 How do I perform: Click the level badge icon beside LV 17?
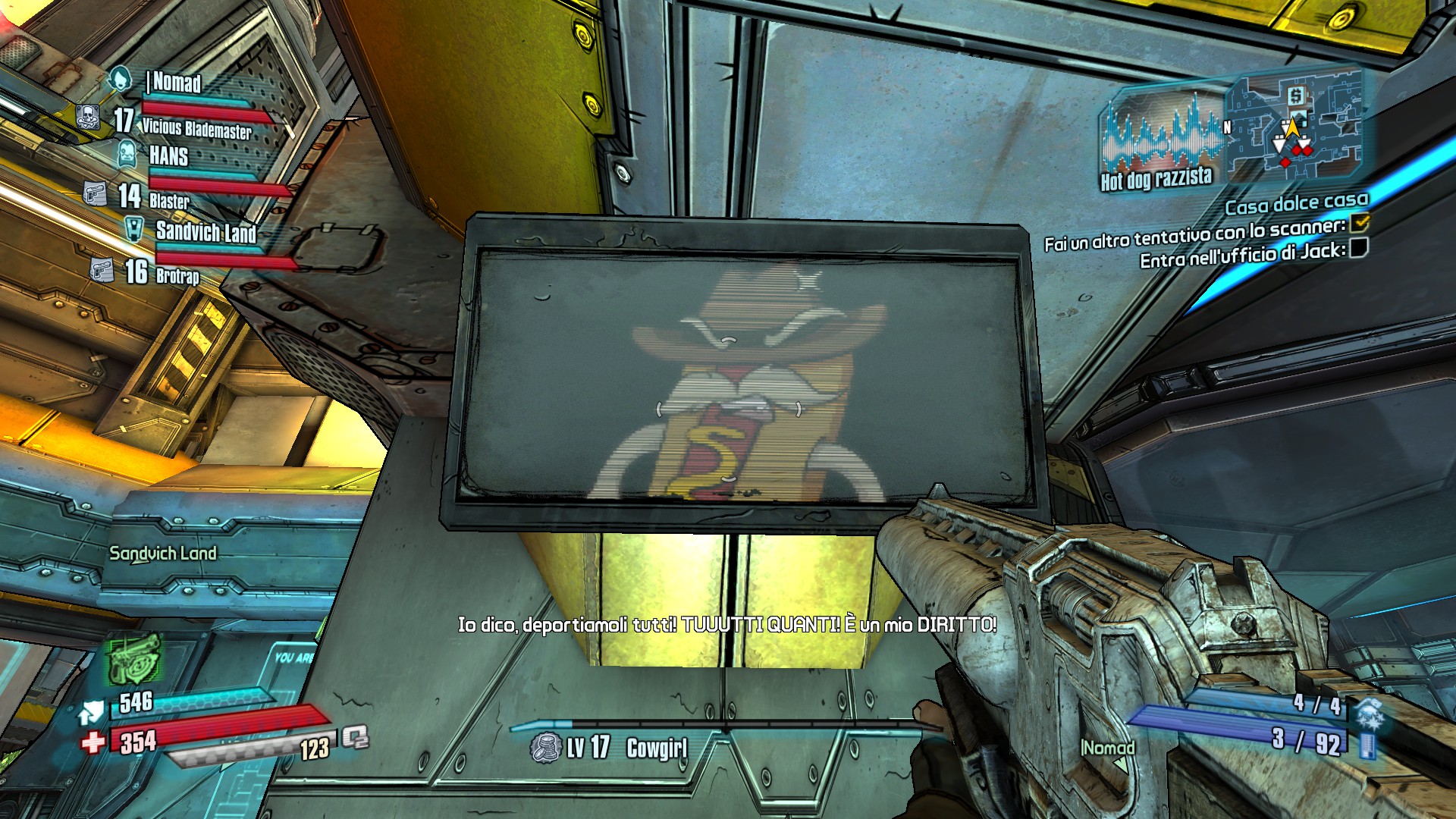(545, 748)
